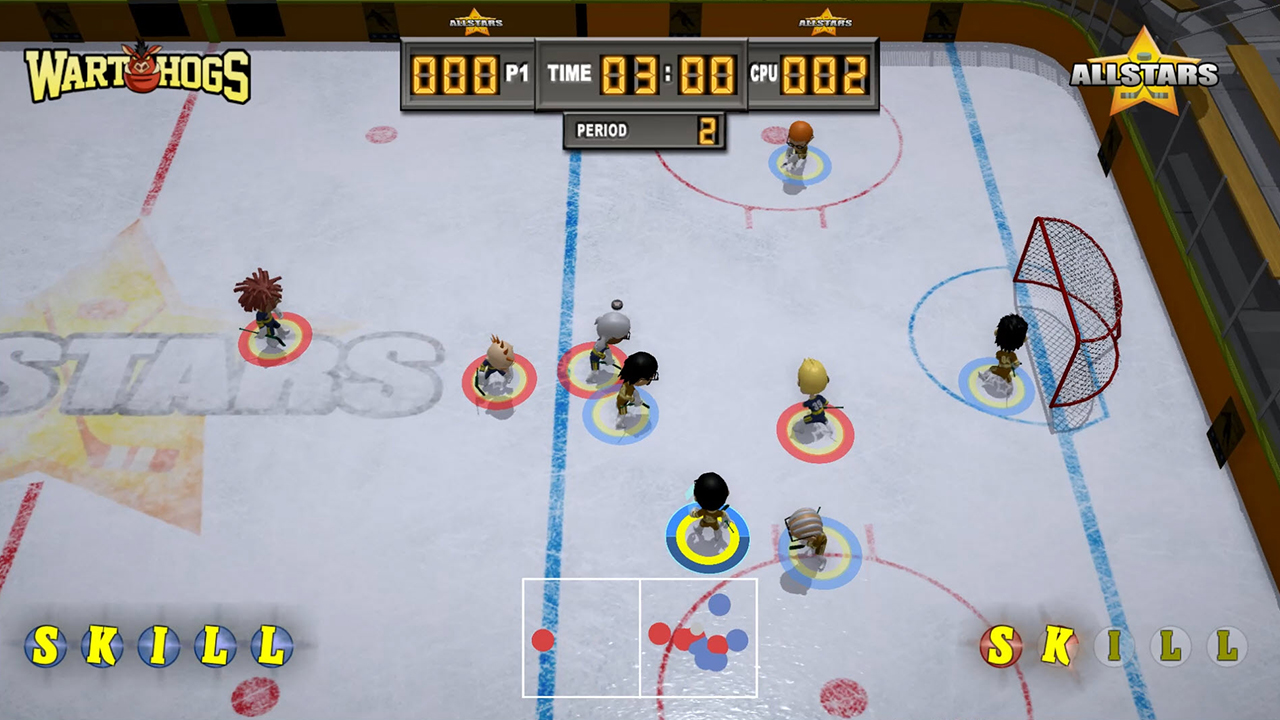
Task: Click the partly lit red SKILL meter
Action: 1113,646
